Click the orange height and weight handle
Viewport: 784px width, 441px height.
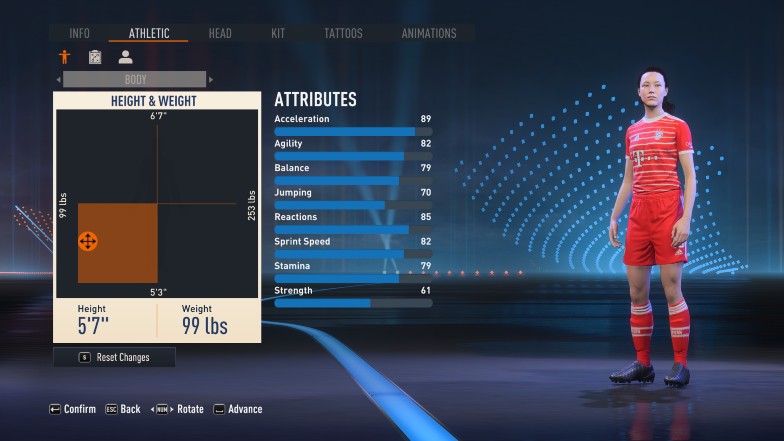tap(87, 241)
